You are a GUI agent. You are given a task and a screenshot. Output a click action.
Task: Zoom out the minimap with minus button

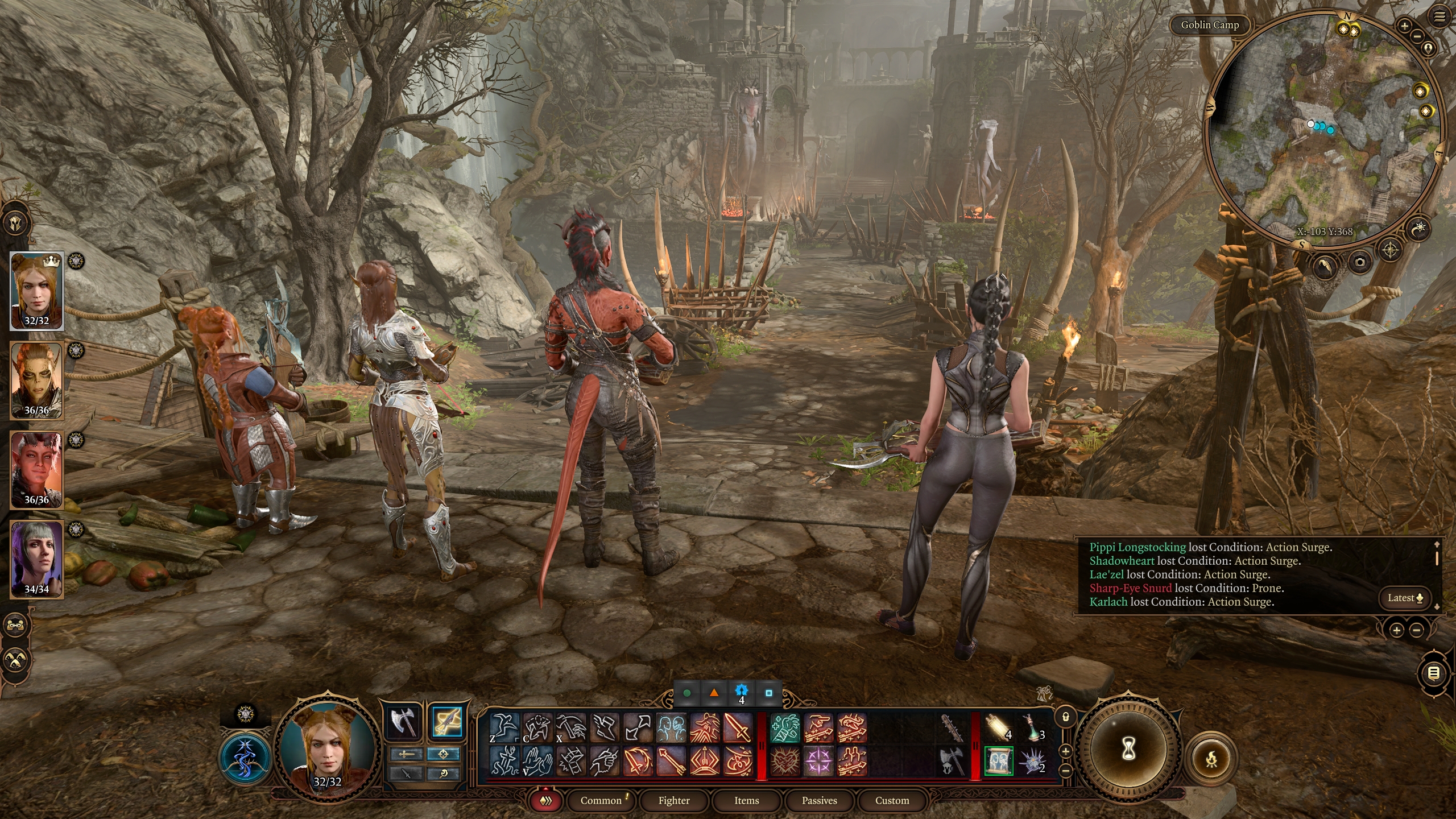[x=1417, y=36]
